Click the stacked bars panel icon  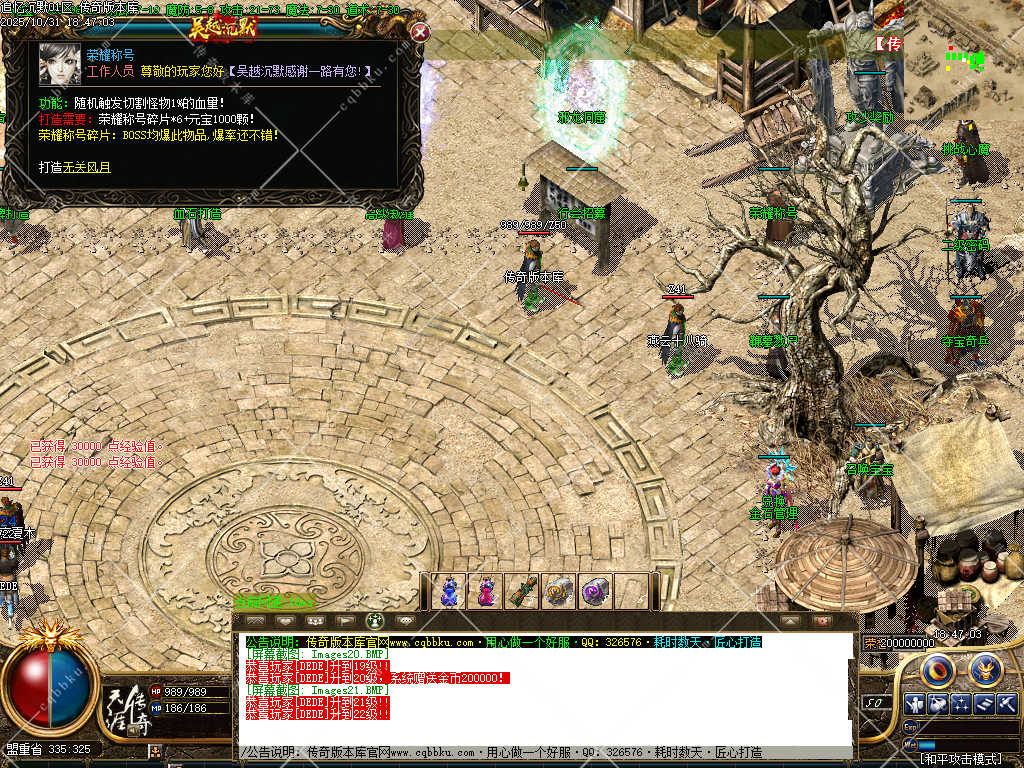(x=984, y=703)
